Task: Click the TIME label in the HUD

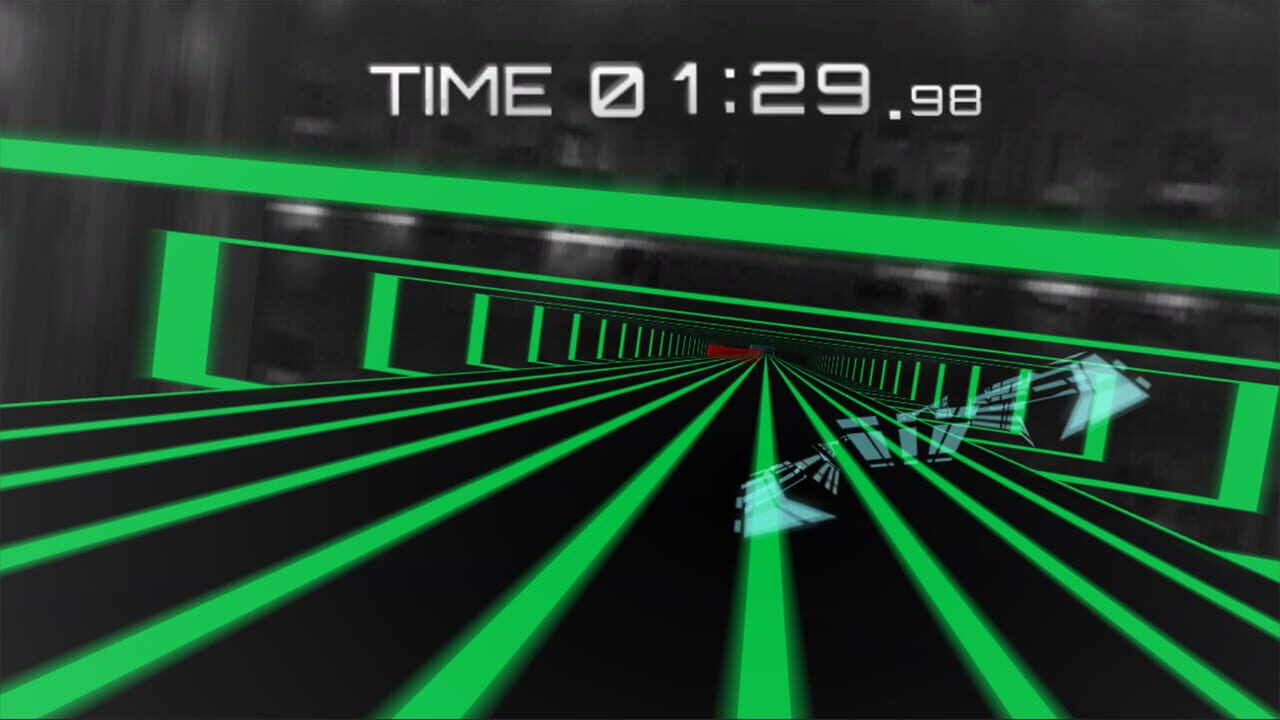Action: 460,90
